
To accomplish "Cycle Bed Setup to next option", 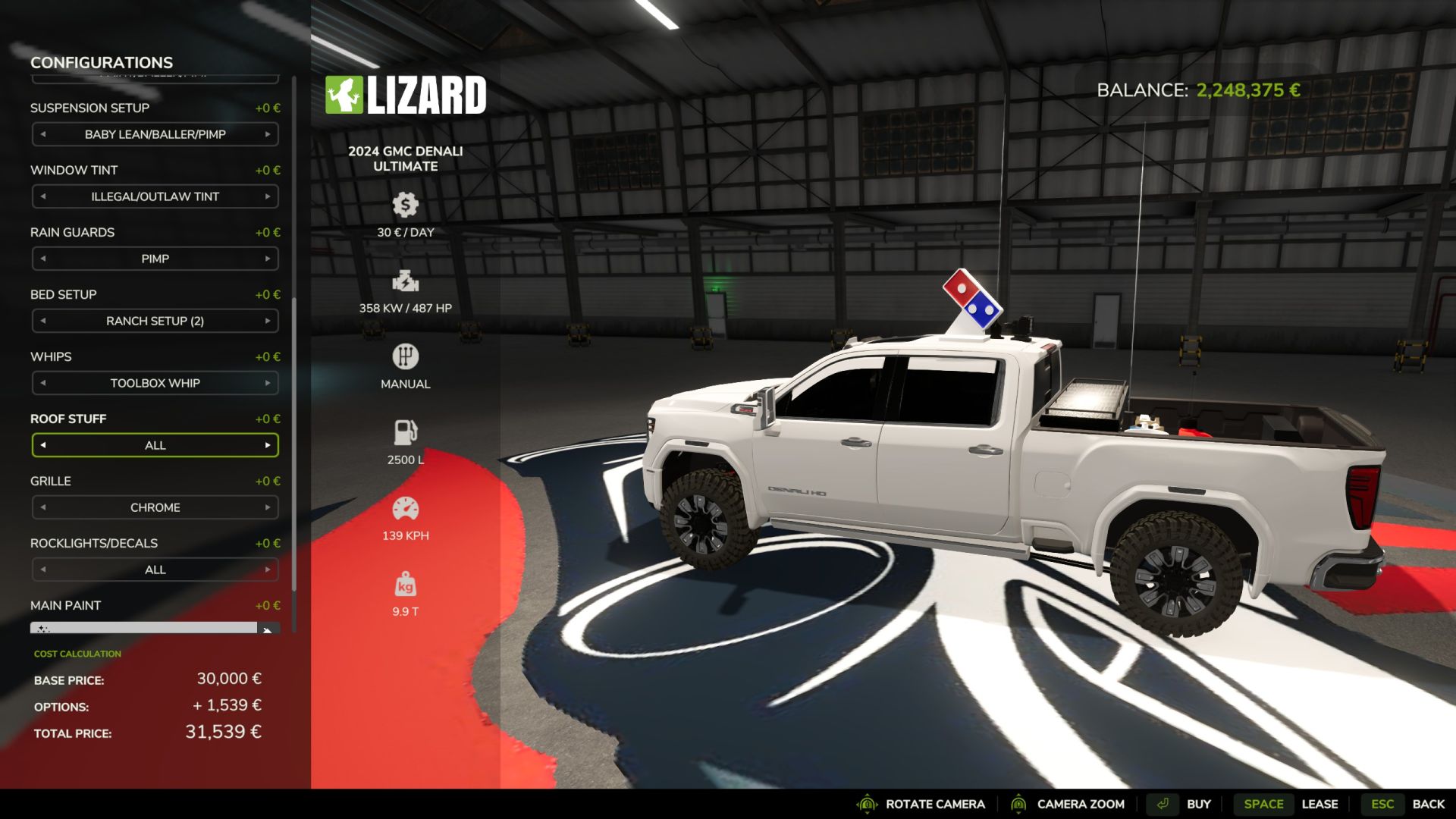I will click(x=268, y=321).
